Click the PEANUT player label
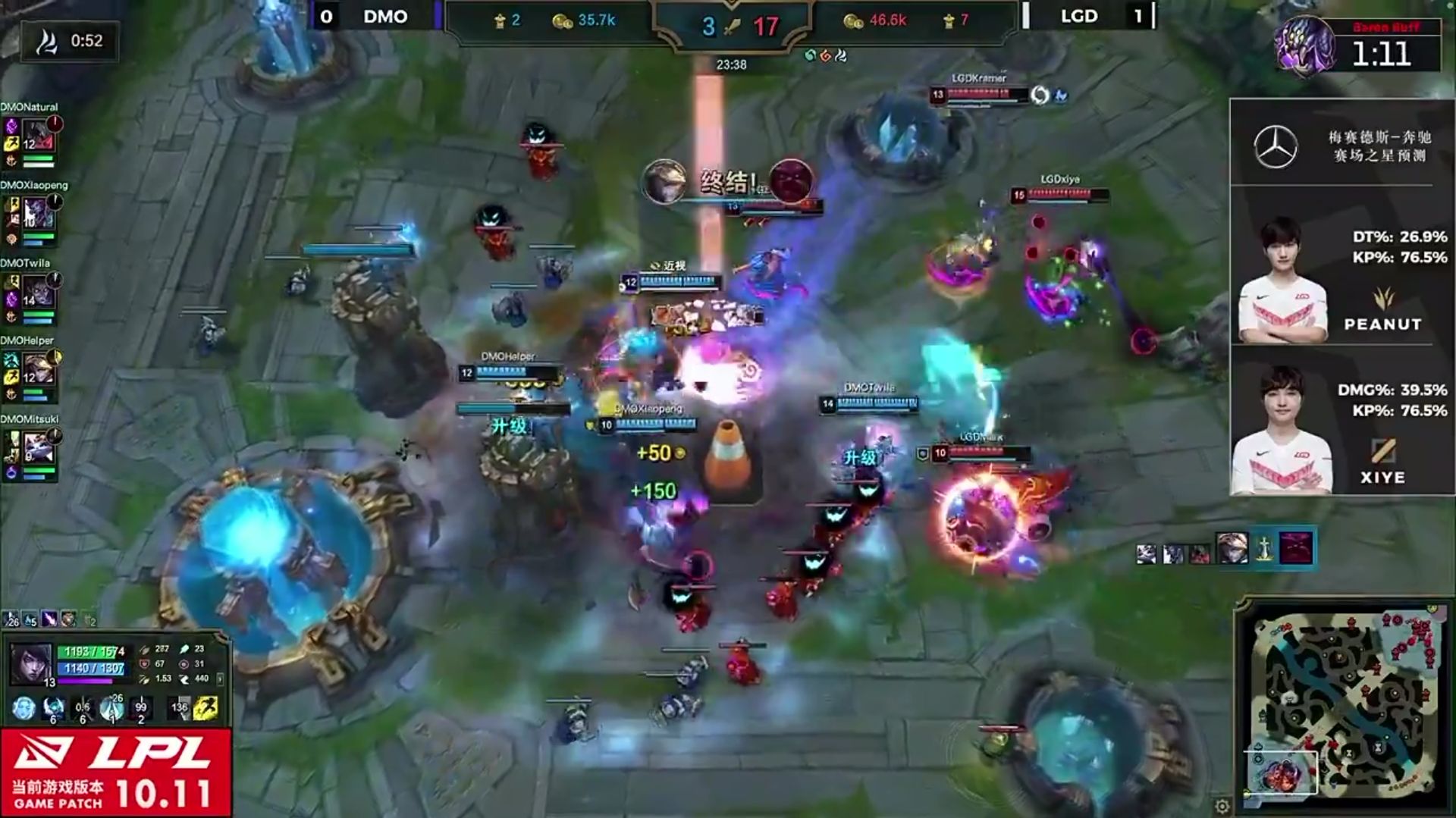1456x818 pixels. click(1382, 323)
